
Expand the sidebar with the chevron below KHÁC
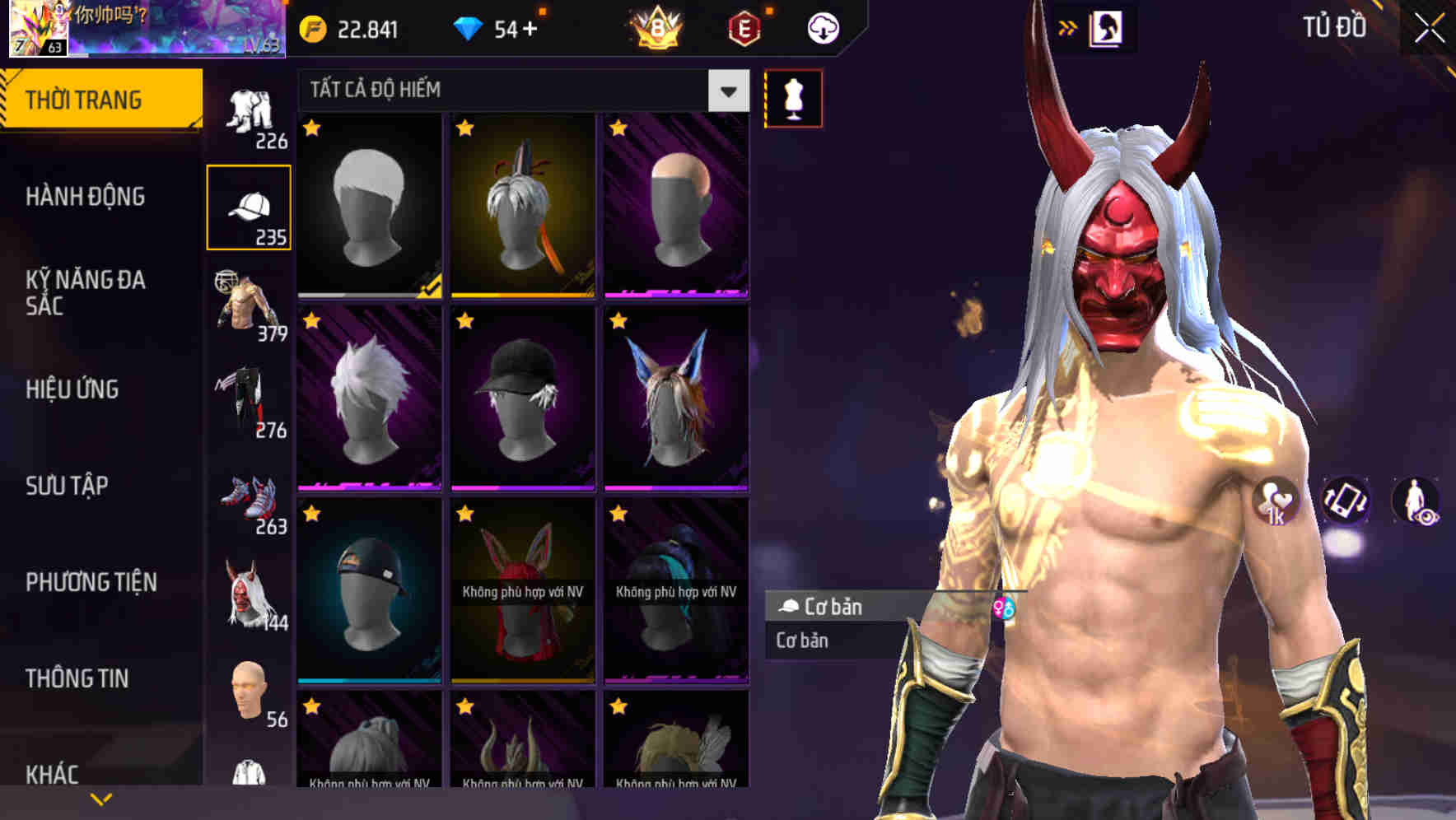coord(101,797)
